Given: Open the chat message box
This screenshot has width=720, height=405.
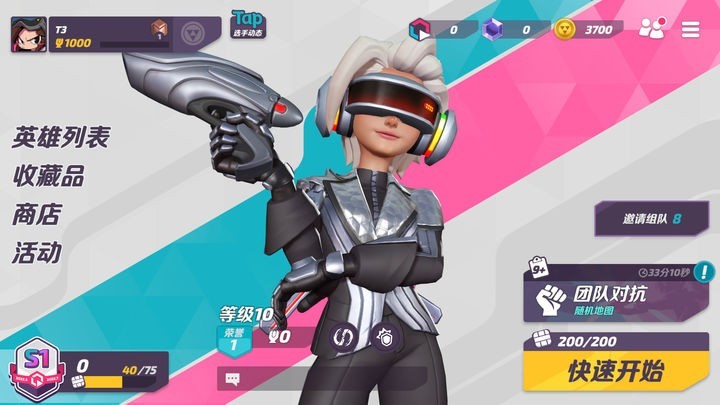Looking at the screenshot, I should [x=233, y=379].
